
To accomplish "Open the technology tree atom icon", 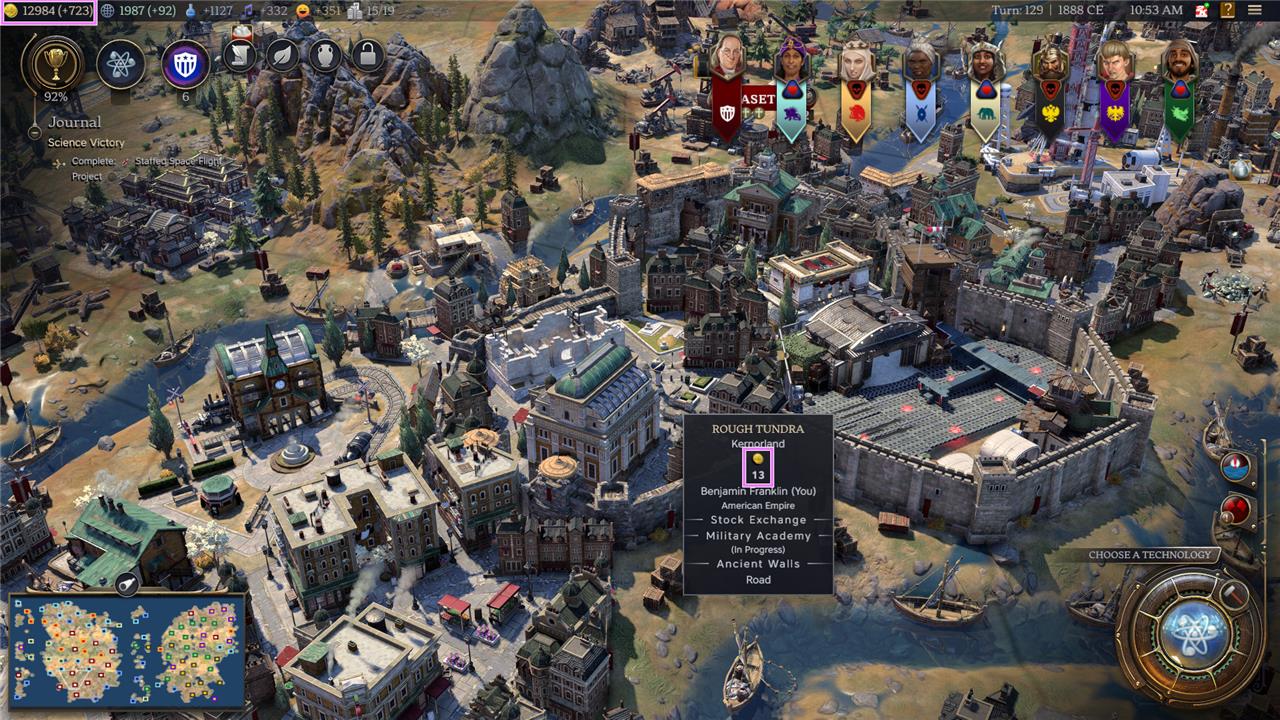I will (121, 63).
